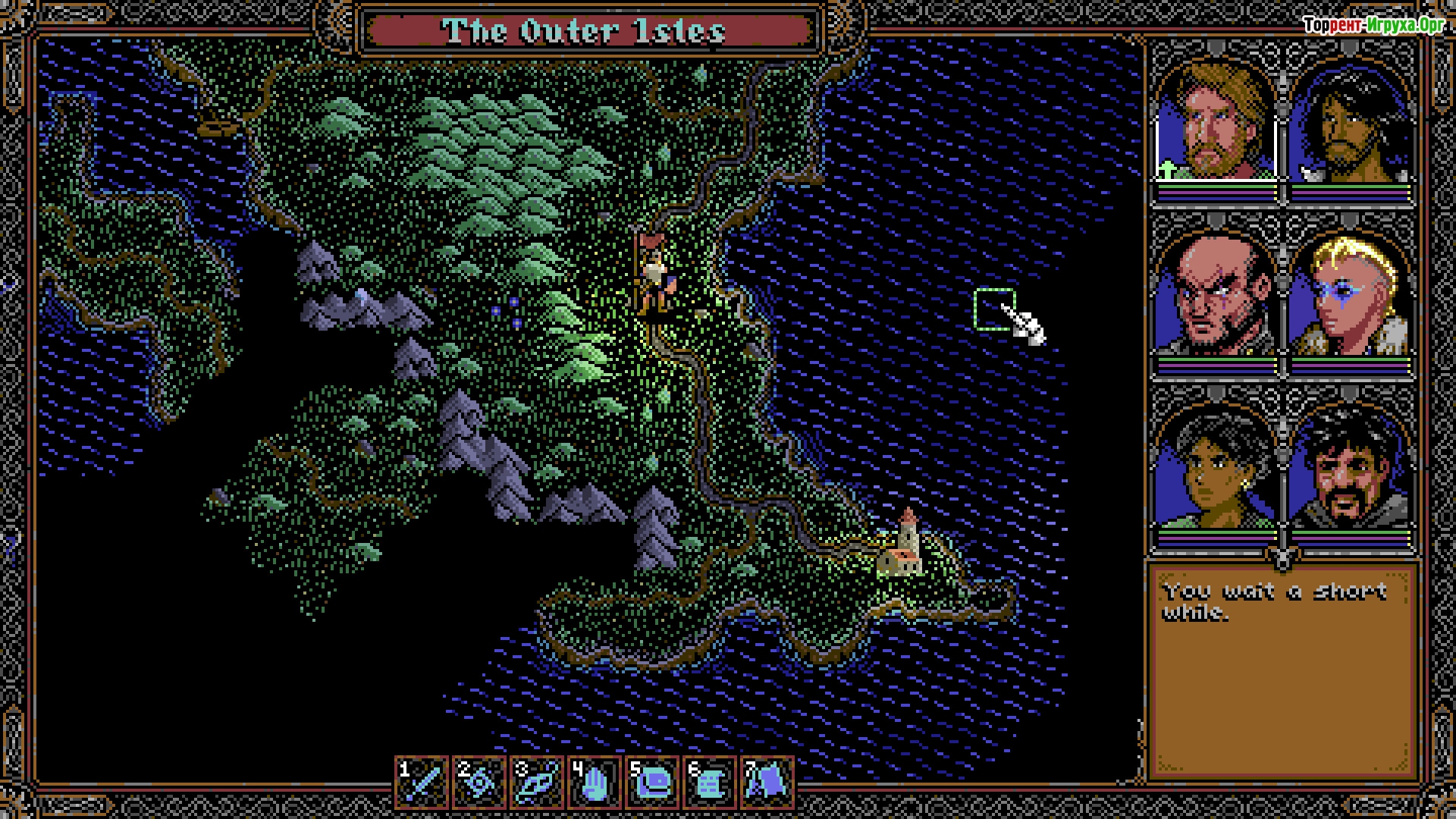Select the camp tent icon in slot 7
Viewport: 1456px width, 819px height.
tap(767, 782)
